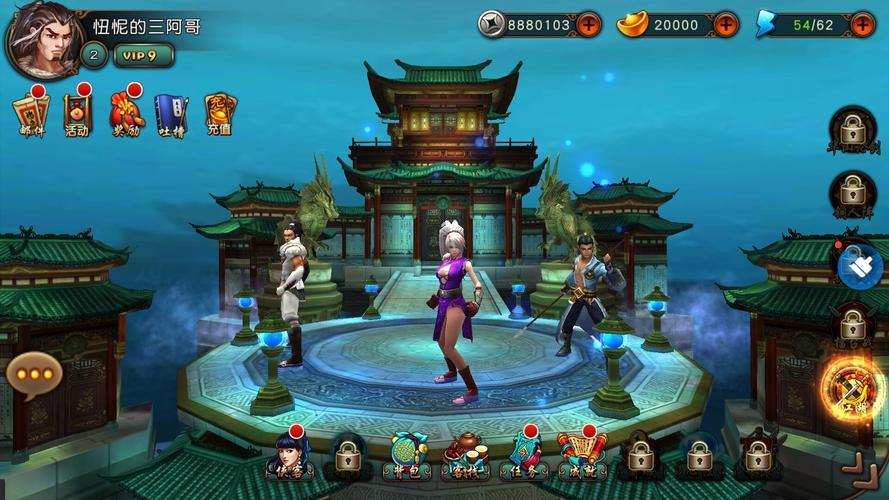Open the recharge (充值) icon
This screenshot has height=500, width=889.
(219, 113)
